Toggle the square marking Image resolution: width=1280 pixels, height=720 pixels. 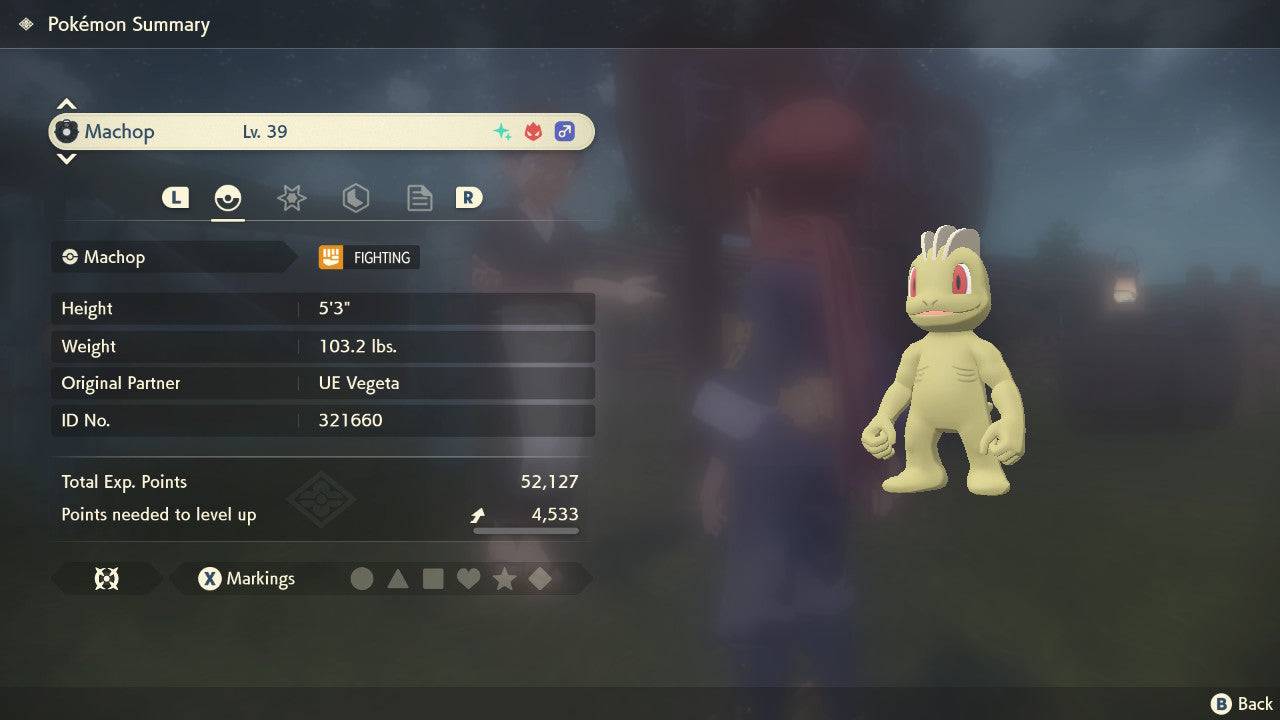(x=433, y=578)
